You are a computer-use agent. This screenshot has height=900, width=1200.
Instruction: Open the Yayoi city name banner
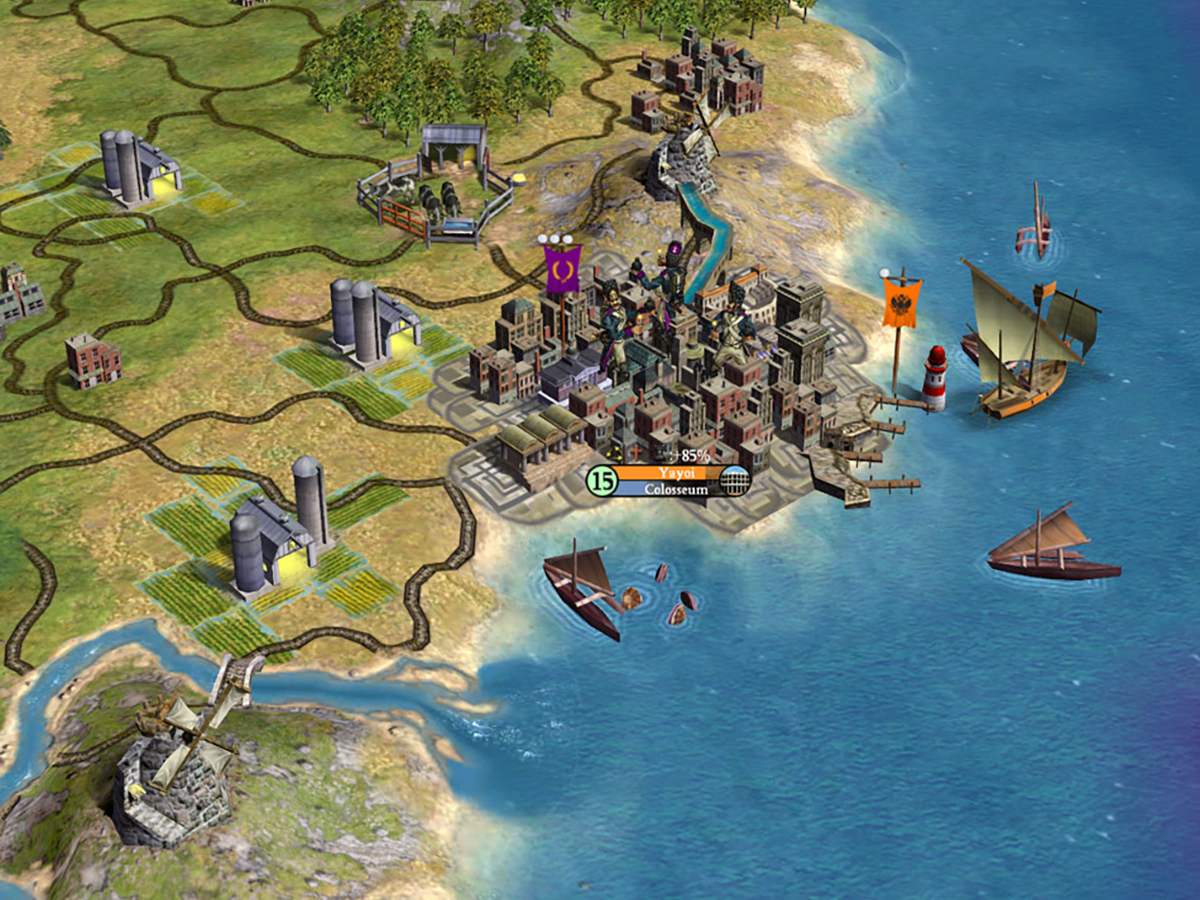(667, 473)
